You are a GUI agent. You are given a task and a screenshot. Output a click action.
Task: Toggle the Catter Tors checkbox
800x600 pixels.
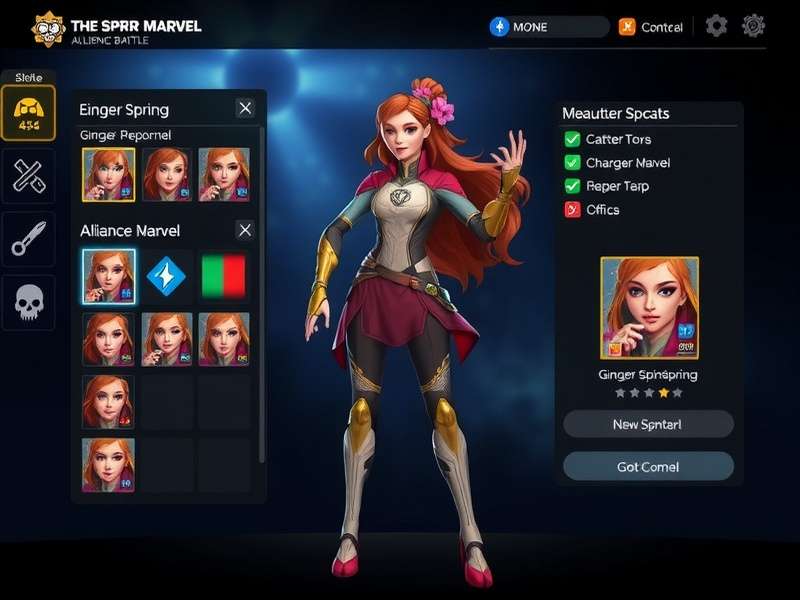coord(572,139)
